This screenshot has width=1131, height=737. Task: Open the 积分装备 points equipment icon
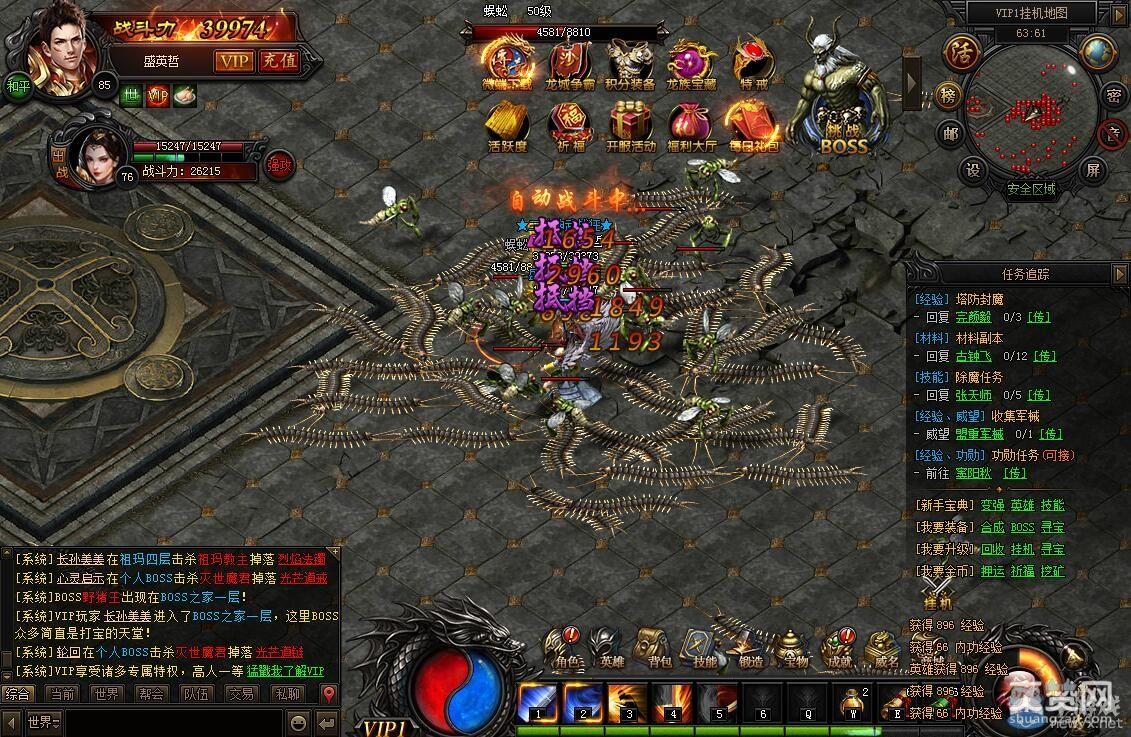(x=630, y=63)
